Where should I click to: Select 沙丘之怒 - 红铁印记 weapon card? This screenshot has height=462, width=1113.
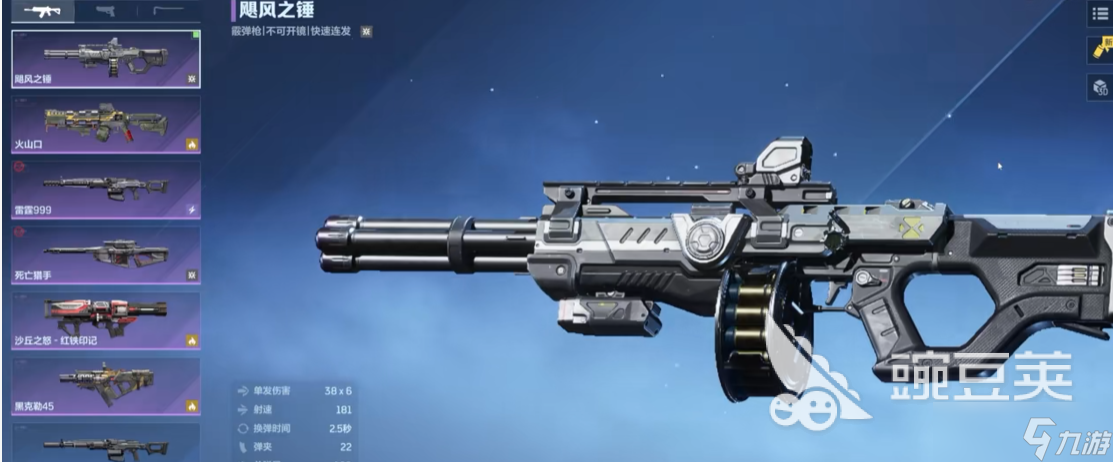[x=105, y=321]
